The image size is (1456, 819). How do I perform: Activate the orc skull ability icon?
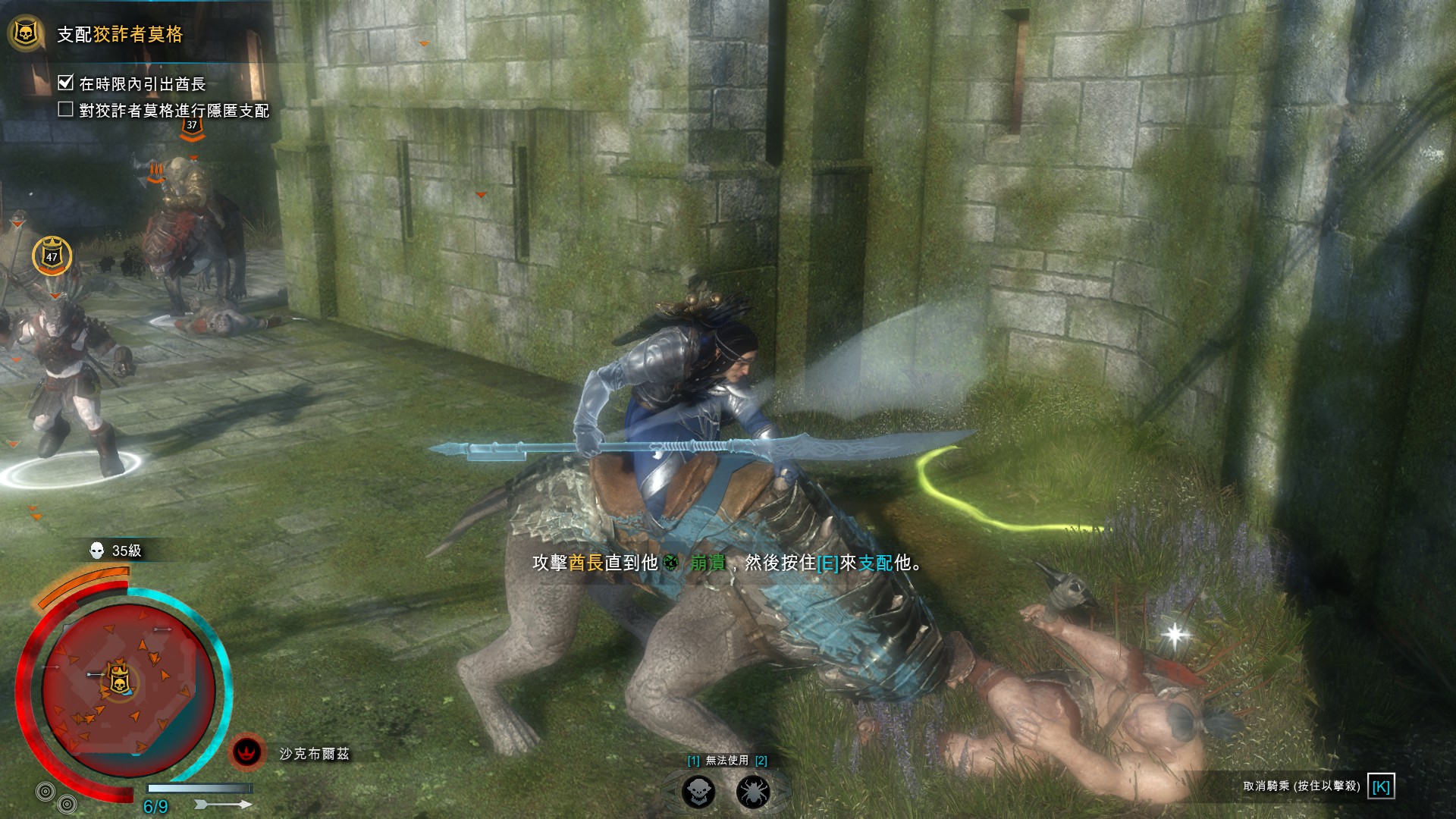pos(698,792)
